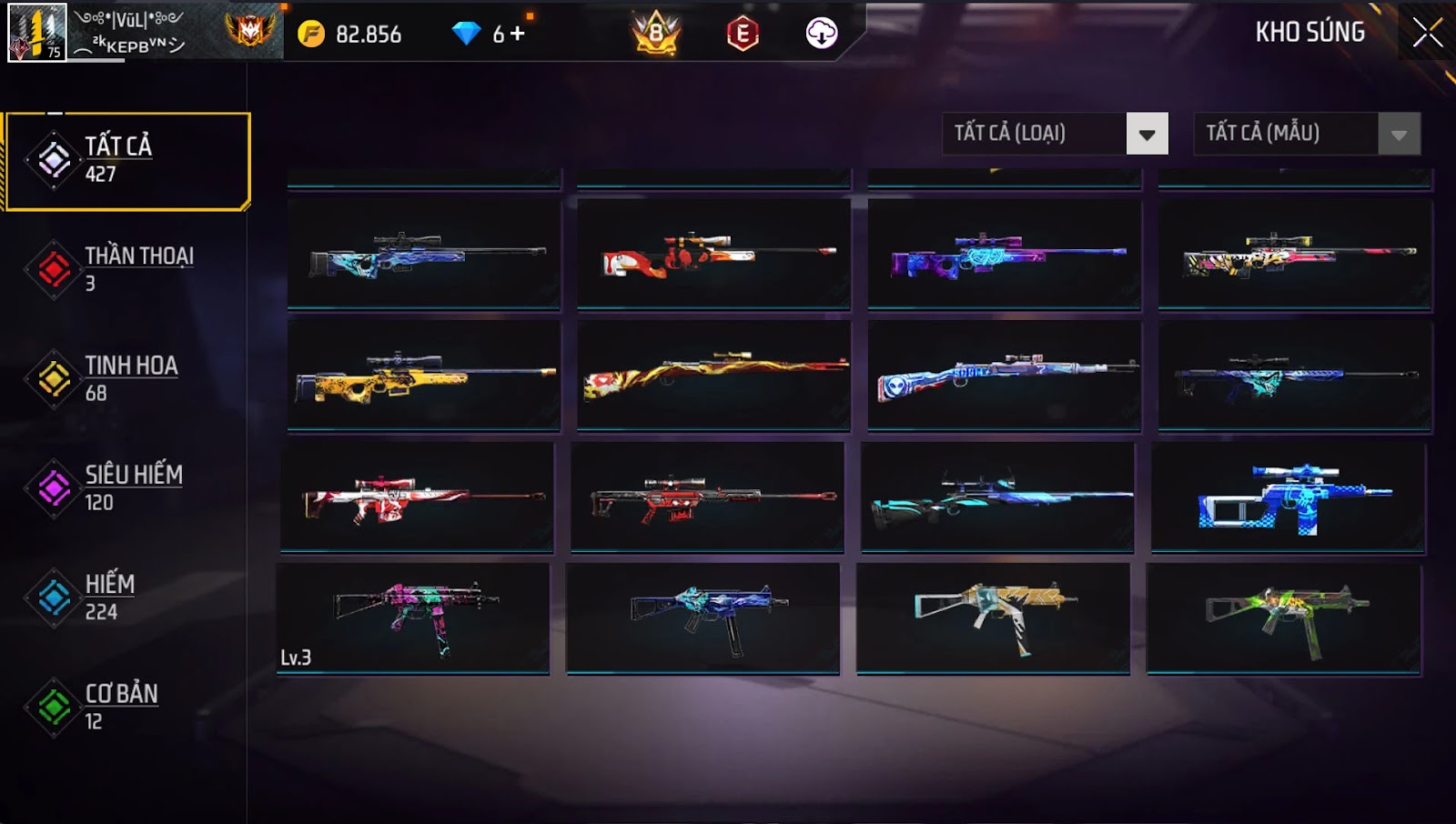Tap the red hexagon E icon
The height and width of the screenshot is (824, 1456).
click(x=743, y=35)
